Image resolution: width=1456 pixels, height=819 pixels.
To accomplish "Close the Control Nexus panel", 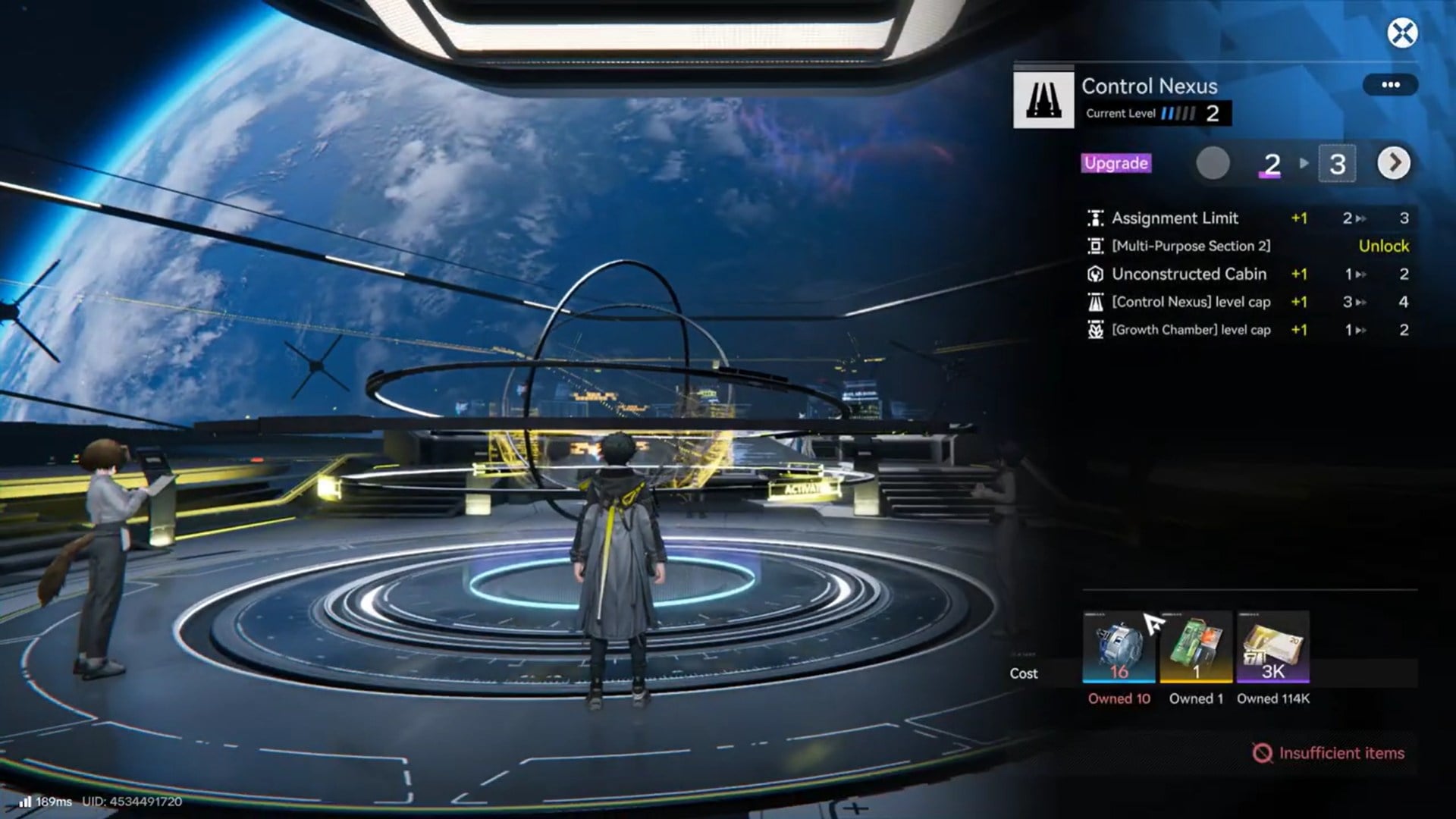I will click(1402, 33).
